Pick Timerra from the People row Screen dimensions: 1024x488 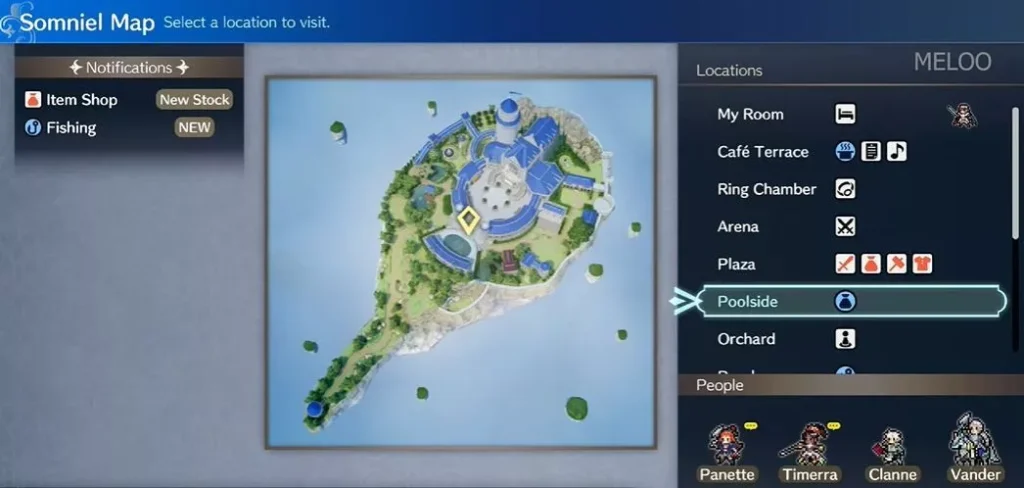(x=810, y=450)
